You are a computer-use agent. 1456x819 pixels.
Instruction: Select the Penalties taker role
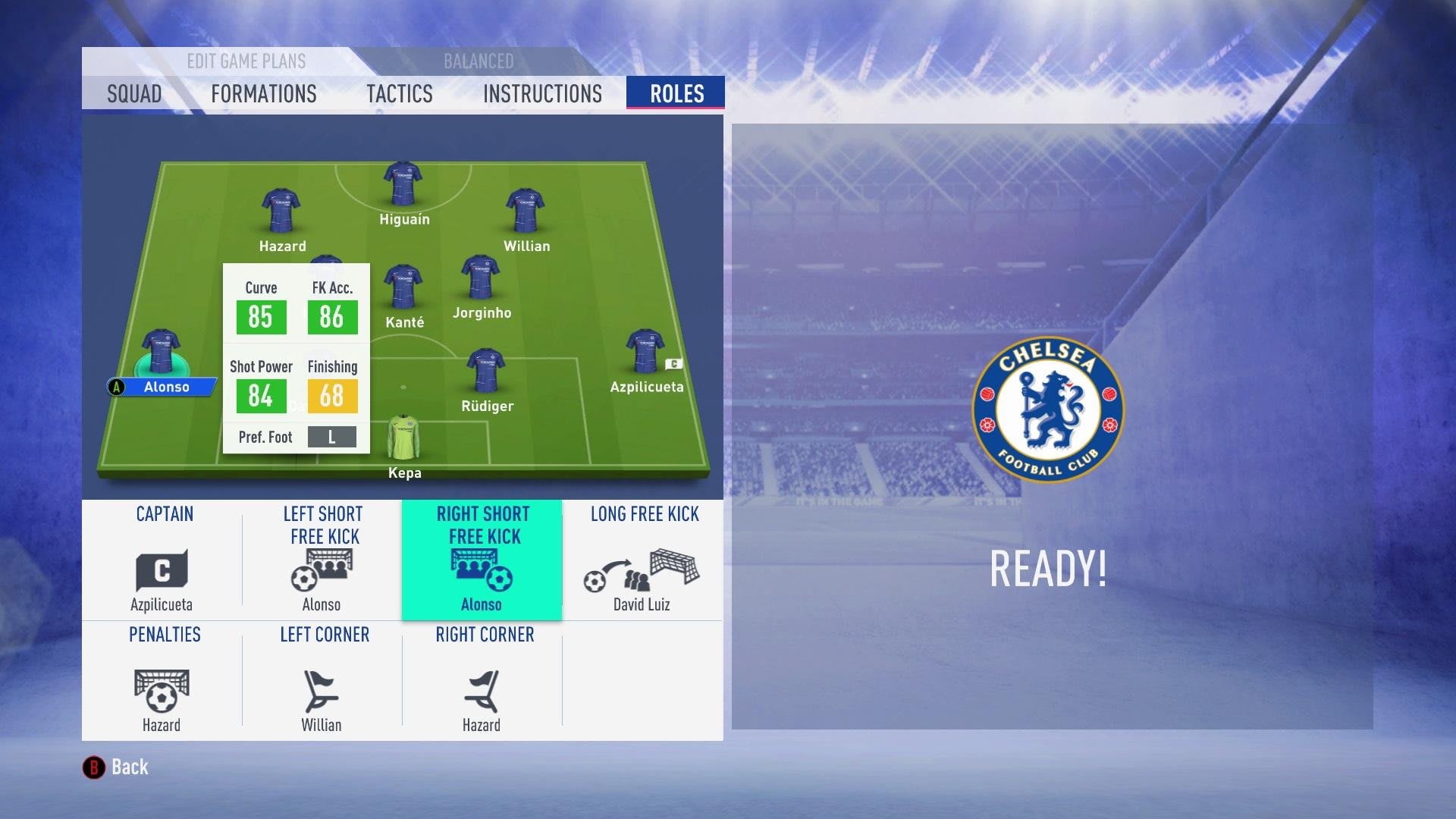[162, 681]
